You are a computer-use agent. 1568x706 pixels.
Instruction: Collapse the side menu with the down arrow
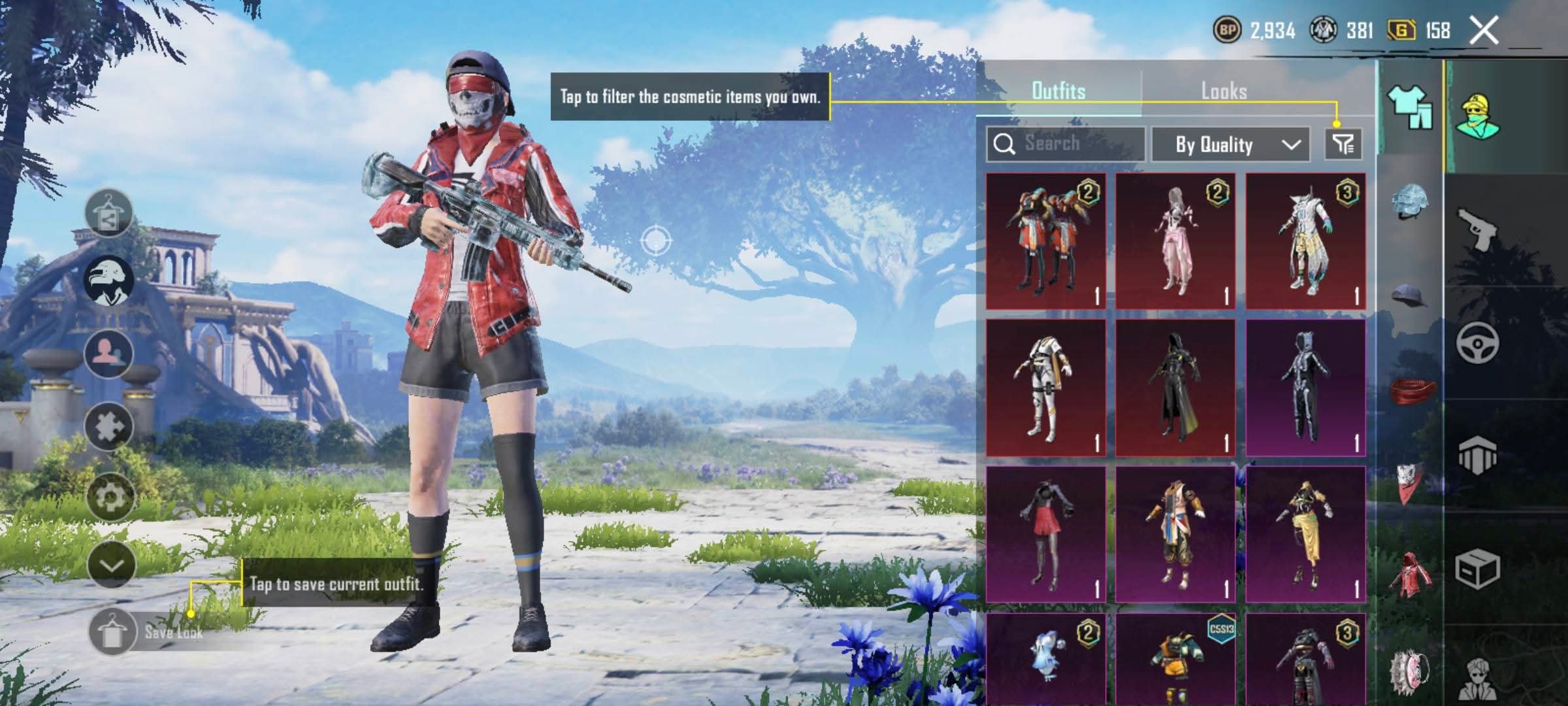pos(110,565)
